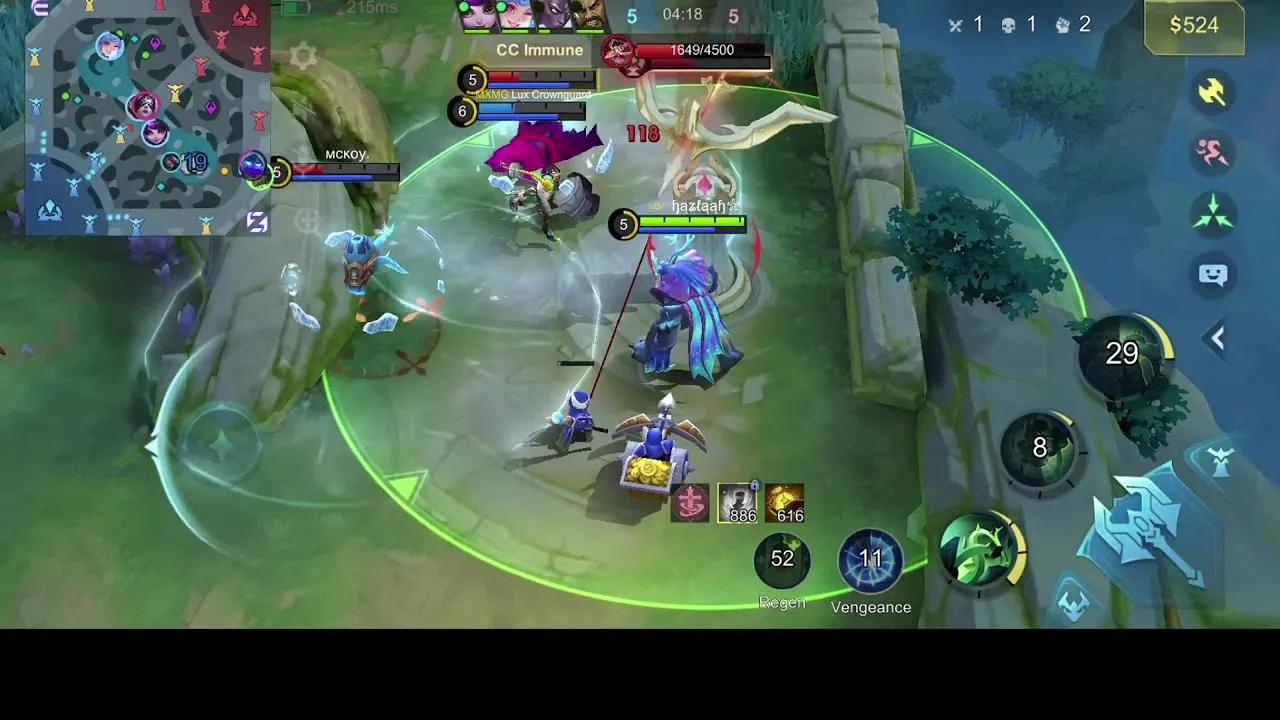Image resolution: width=1280 pixels, height=720 pixels.
Task: Collapse the right side panel with the chevron
Action: pos(1216,339)
